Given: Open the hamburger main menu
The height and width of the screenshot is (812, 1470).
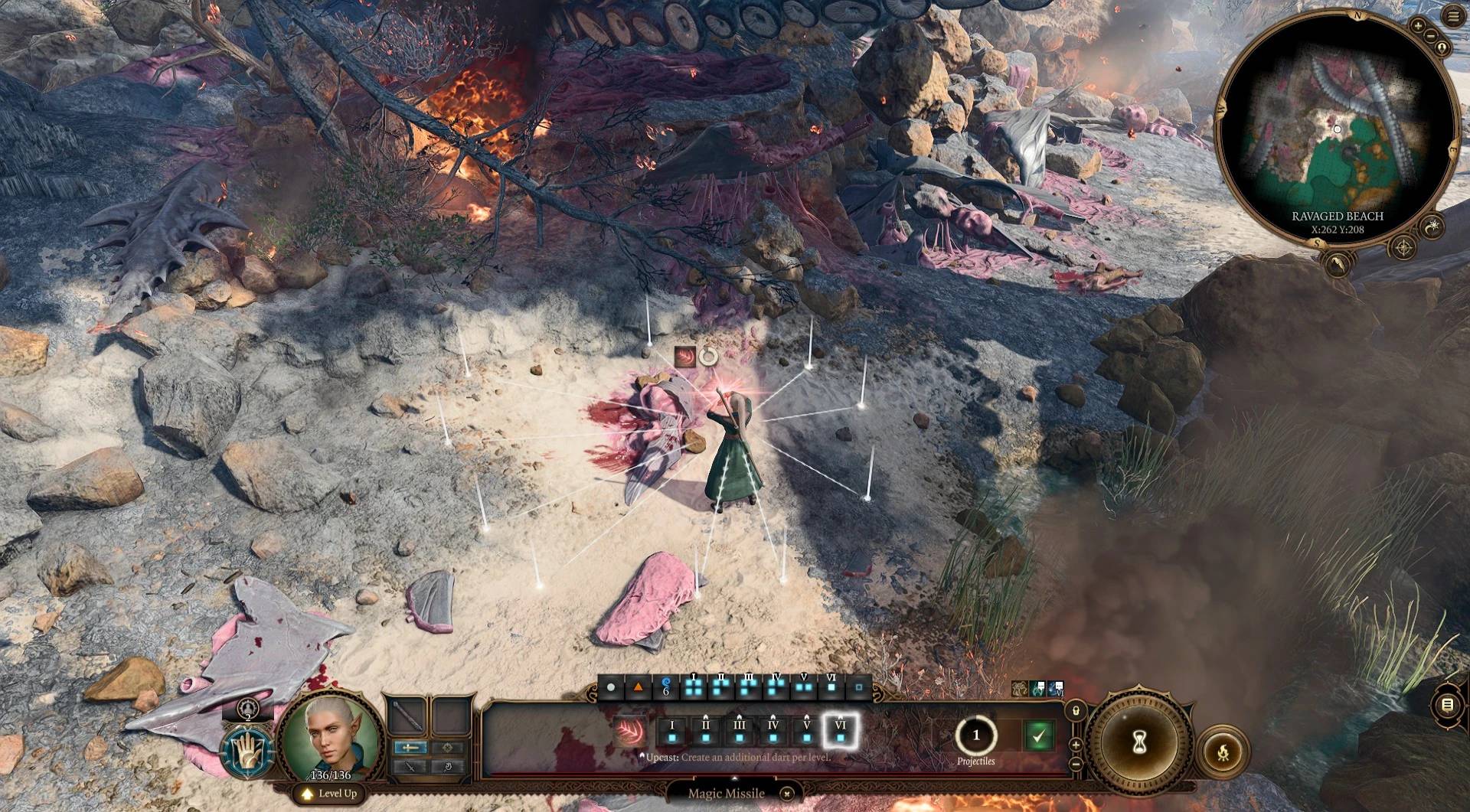Looking at the screenshot, I should (1453, 18).
